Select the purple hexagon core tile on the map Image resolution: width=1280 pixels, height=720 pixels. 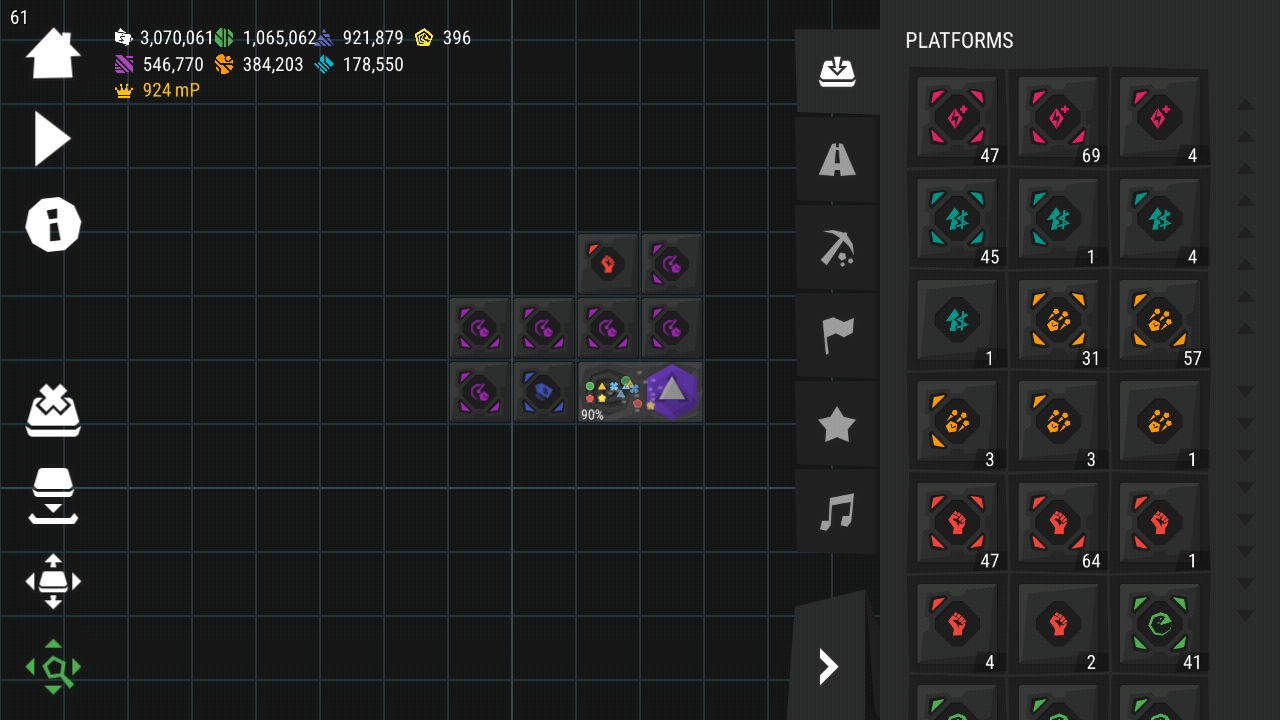671,391
